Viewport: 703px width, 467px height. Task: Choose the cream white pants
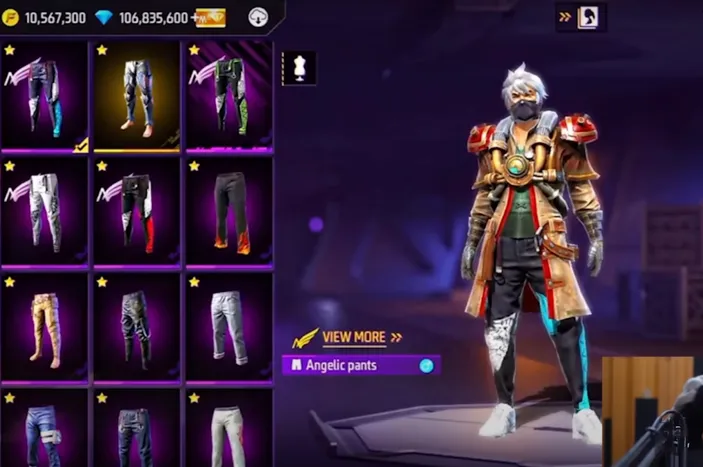[229, 430]
